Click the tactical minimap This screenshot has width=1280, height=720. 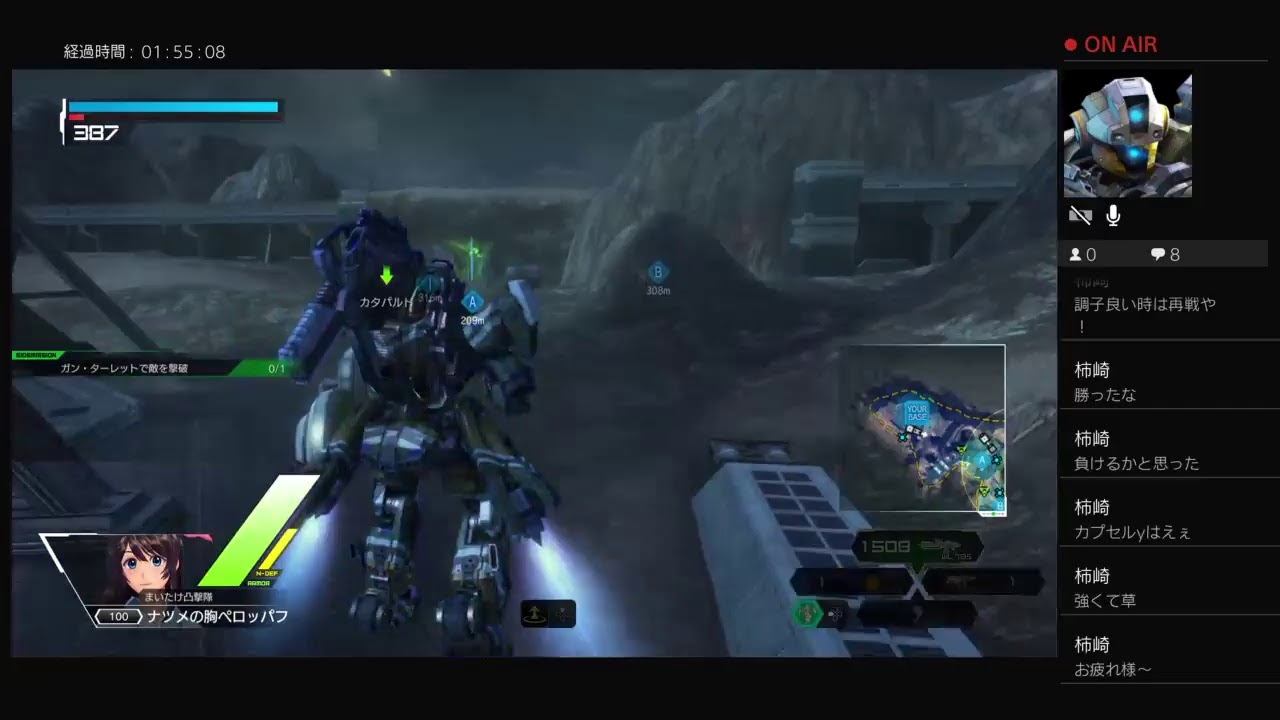tap(922, 430)
